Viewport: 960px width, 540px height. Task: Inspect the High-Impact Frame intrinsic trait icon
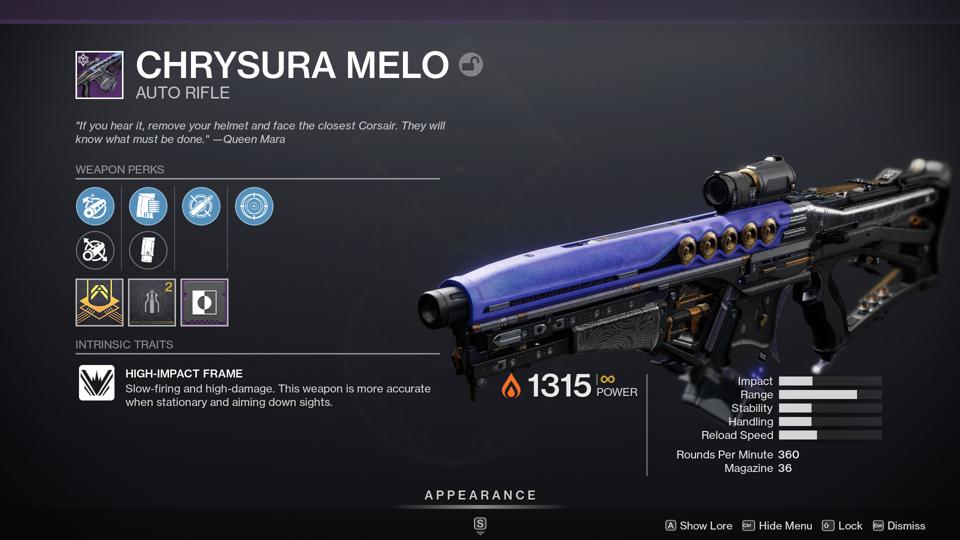(x=97, y=383)
